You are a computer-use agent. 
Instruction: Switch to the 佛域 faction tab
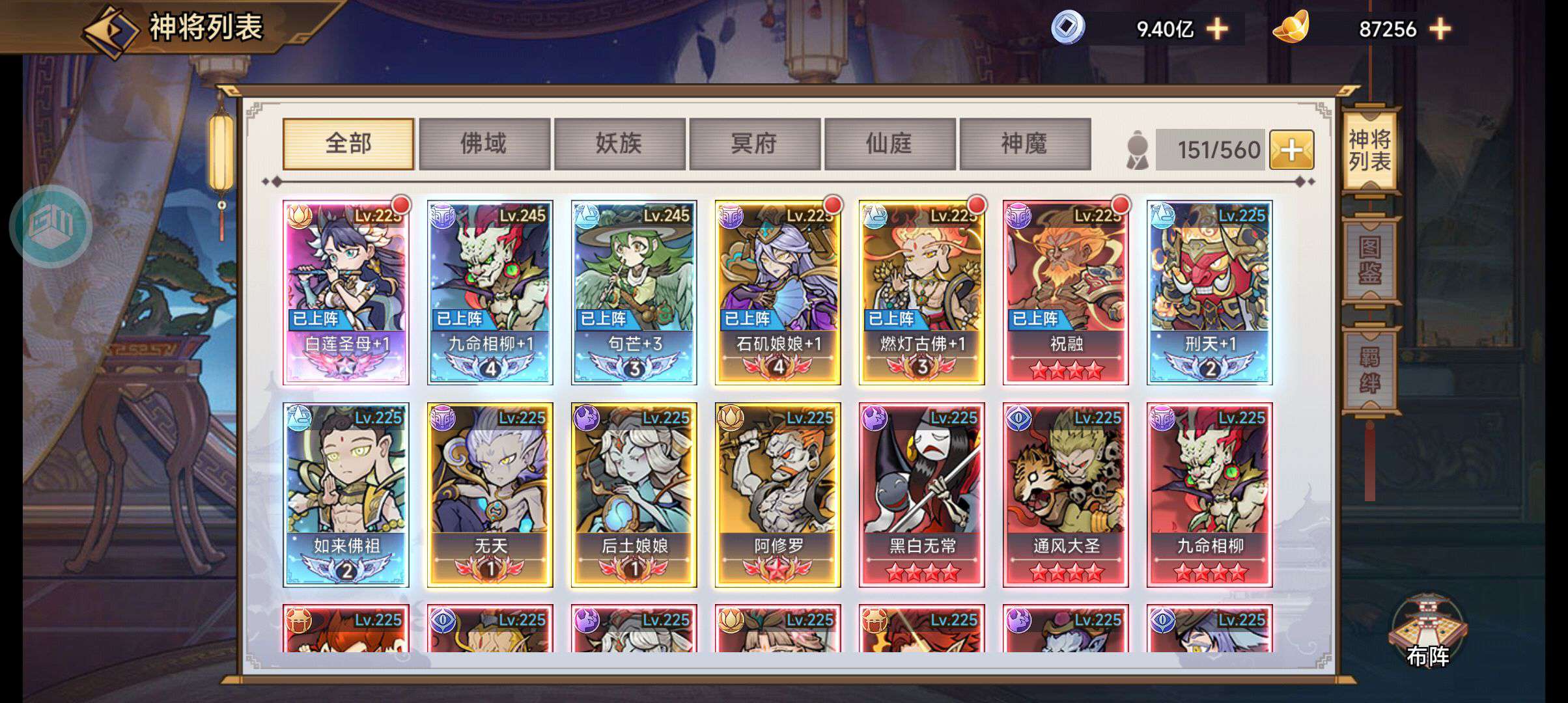[484, 144]
